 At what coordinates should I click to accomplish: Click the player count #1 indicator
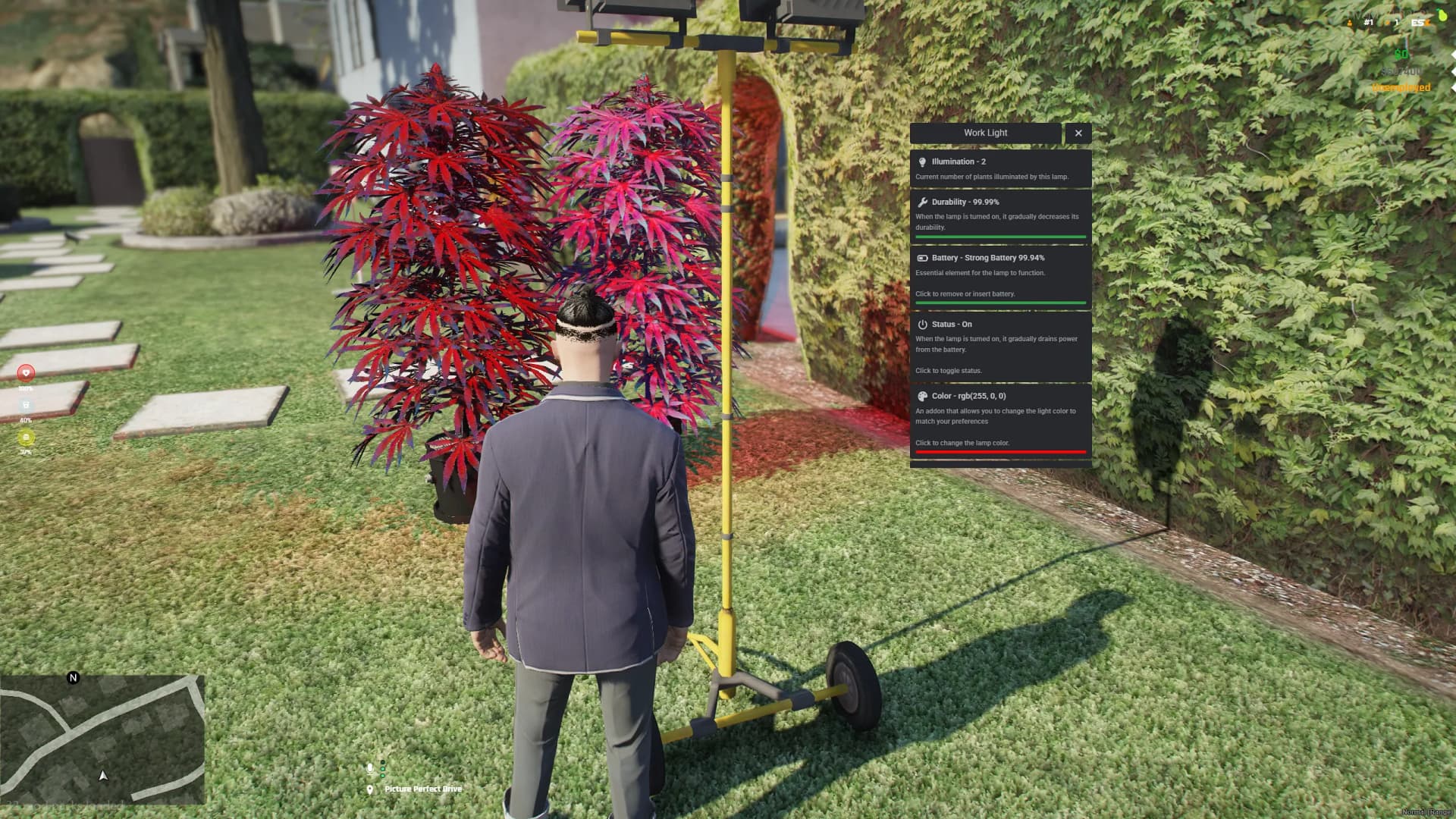click(x=1368, y=22)
